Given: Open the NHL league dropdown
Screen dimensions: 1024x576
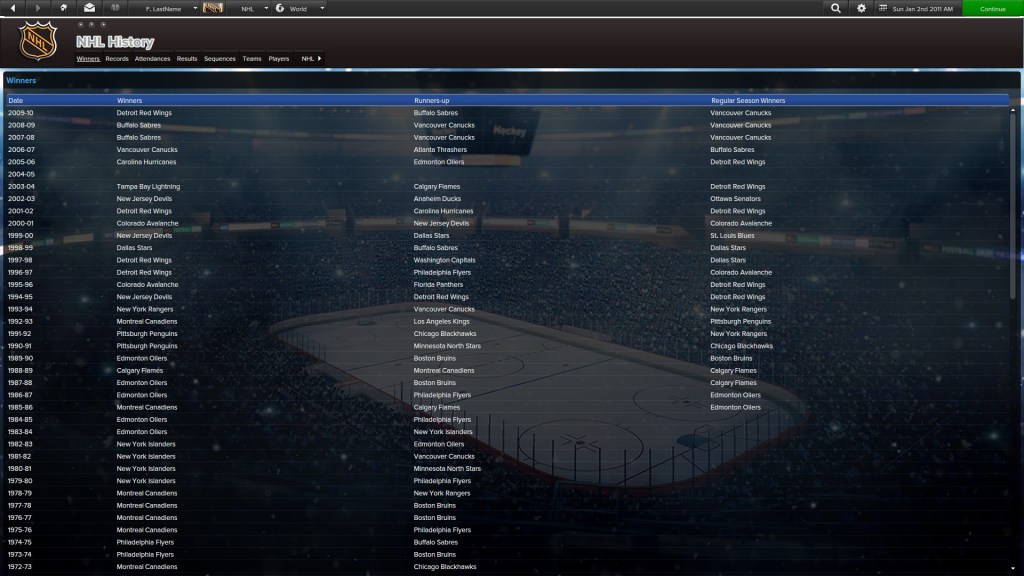Looking at the screenshot, I should [253, 8].
